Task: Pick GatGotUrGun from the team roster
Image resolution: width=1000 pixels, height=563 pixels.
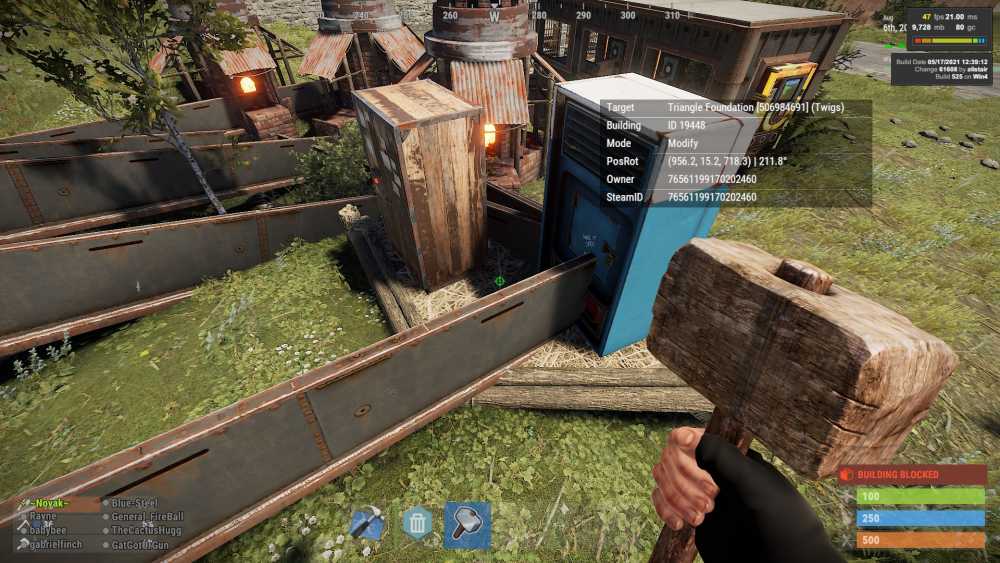Action: coord(143,545)
